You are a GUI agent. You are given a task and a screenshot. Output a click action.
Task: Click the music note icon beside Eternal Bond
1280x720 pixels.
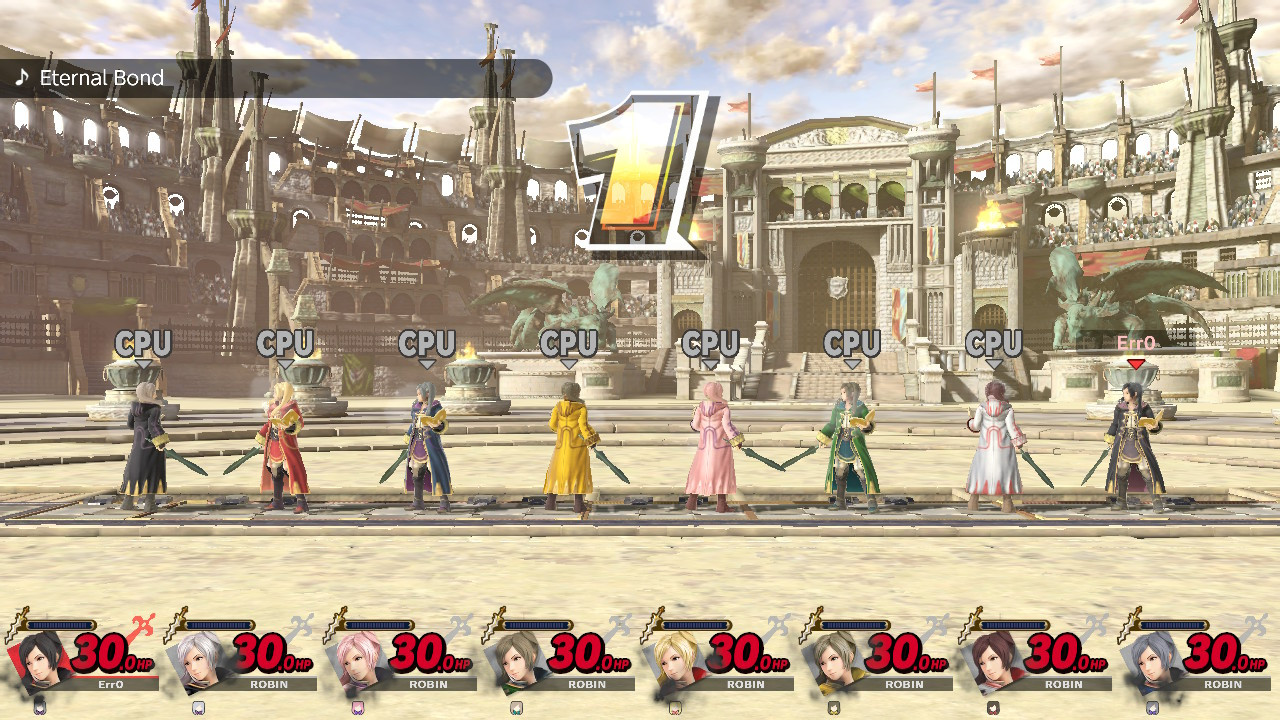(22, 77)
